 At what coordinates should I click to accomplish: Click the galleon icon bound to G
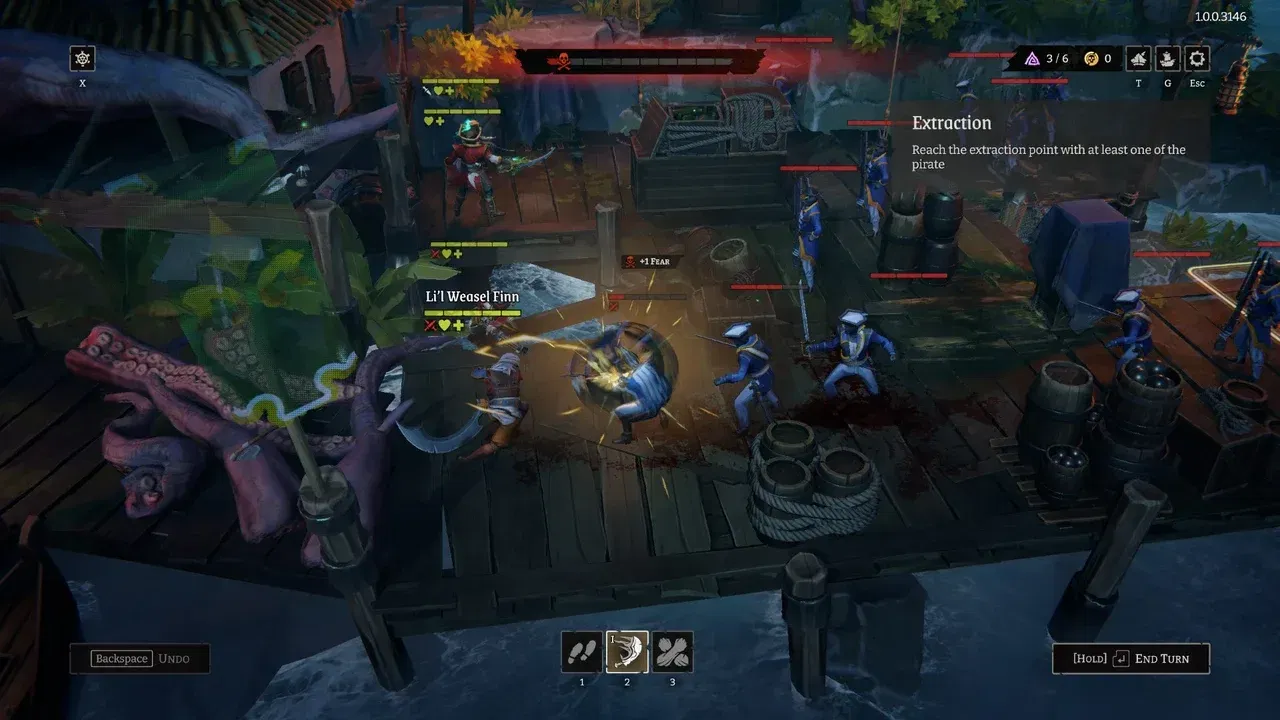[x=1166, y=58]
